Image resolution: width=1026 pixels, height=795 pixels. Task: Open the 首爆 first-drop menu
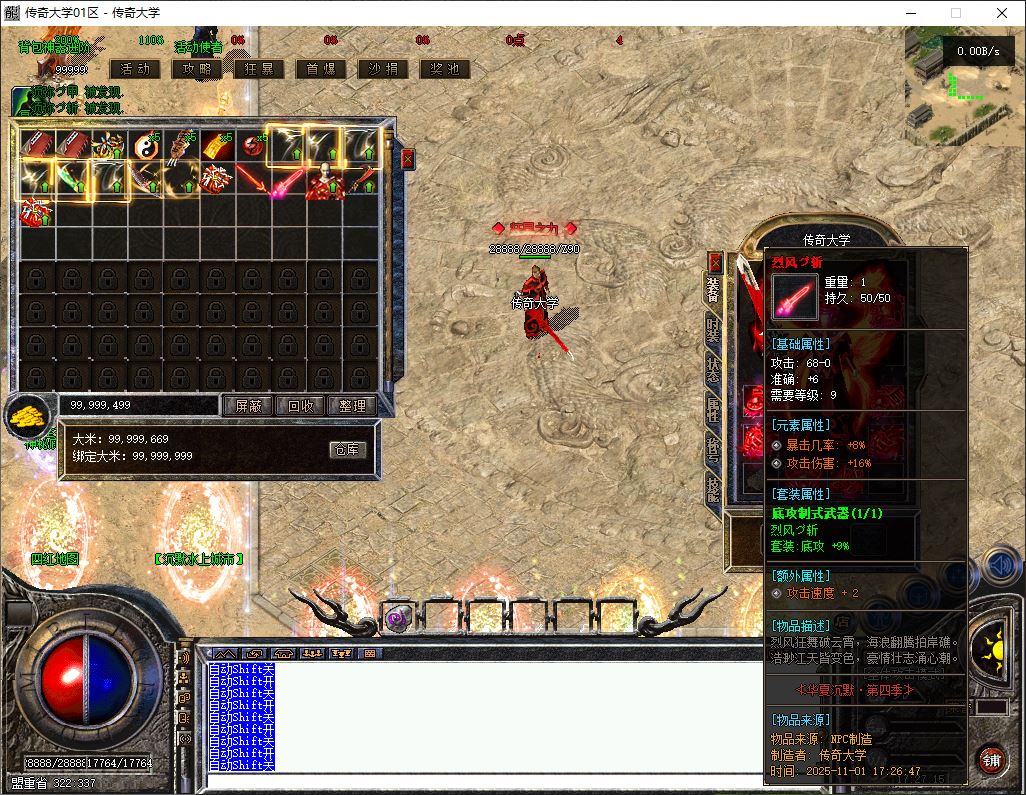coord(321,69)
